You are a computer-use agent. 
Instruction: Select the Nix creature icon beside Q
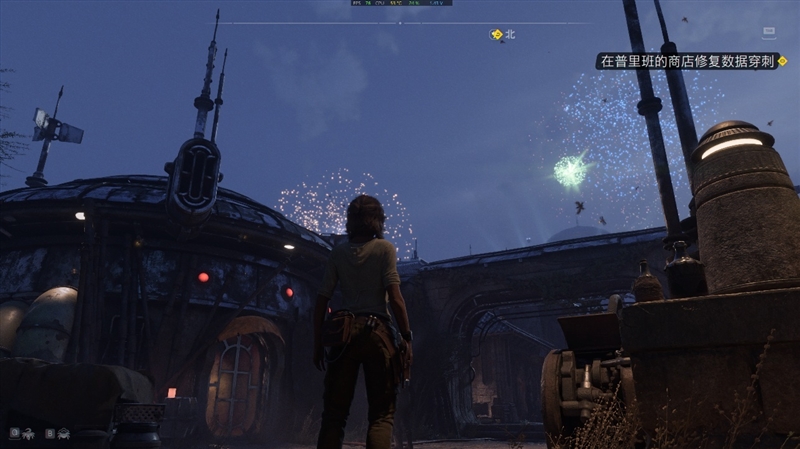point(29,433)
